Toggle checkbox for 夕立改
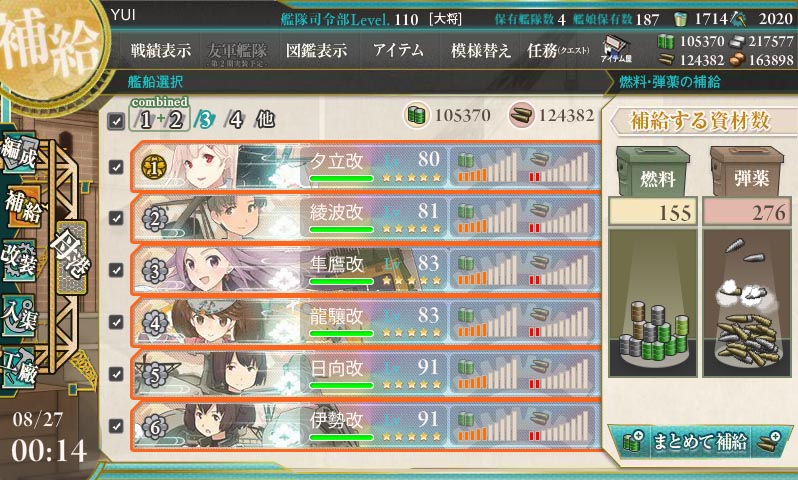The width and height of the screenshot is (798, 480). pos(117,166)
